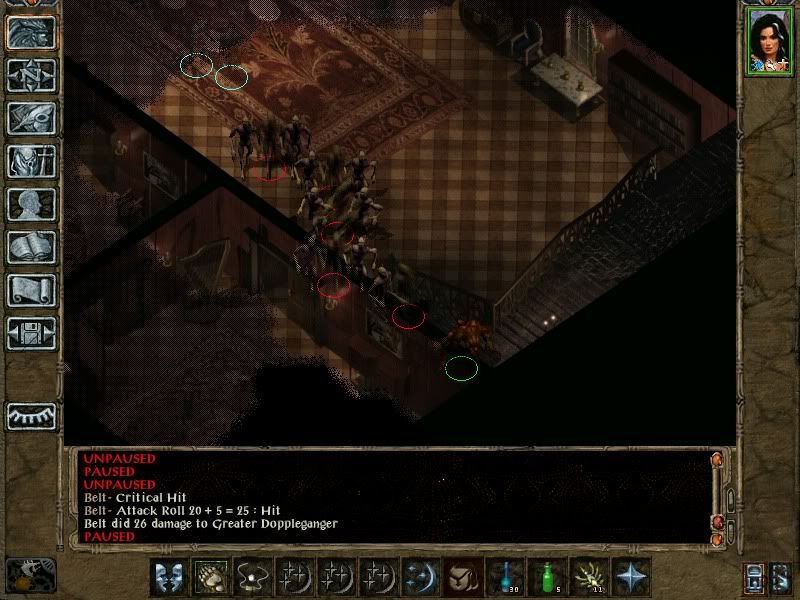Screen dimensions: 800x600
Task: Open the priest scroll button
Action: click(x=31, y=290)
